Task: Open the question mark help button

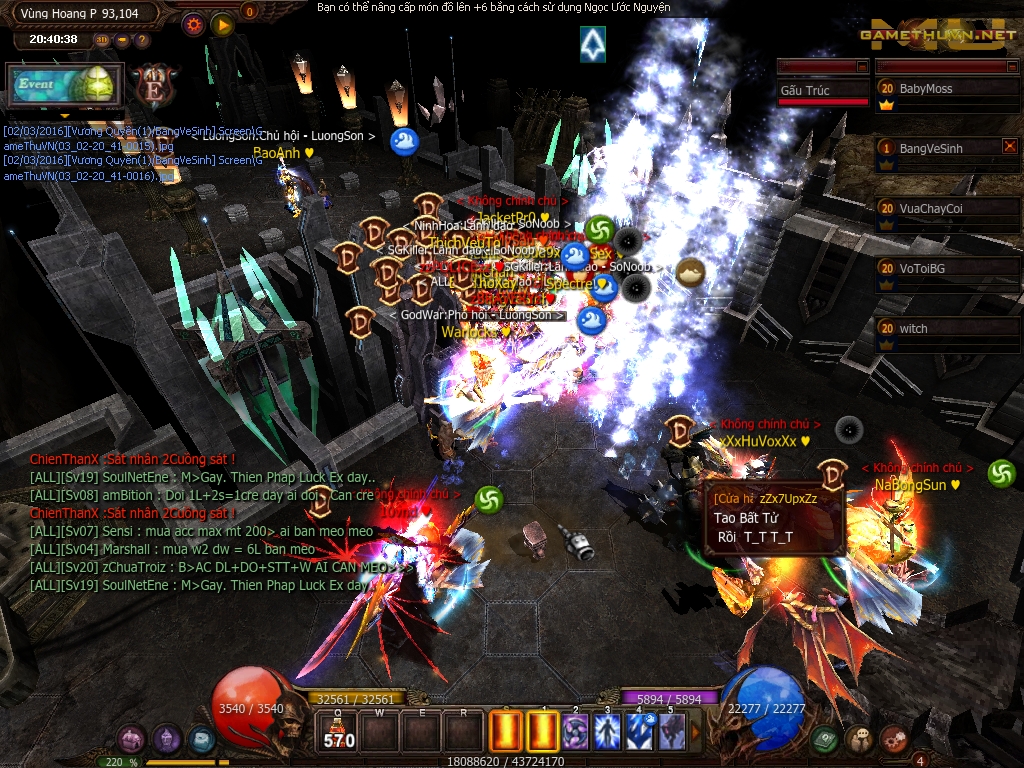Action: pos(142,40)
